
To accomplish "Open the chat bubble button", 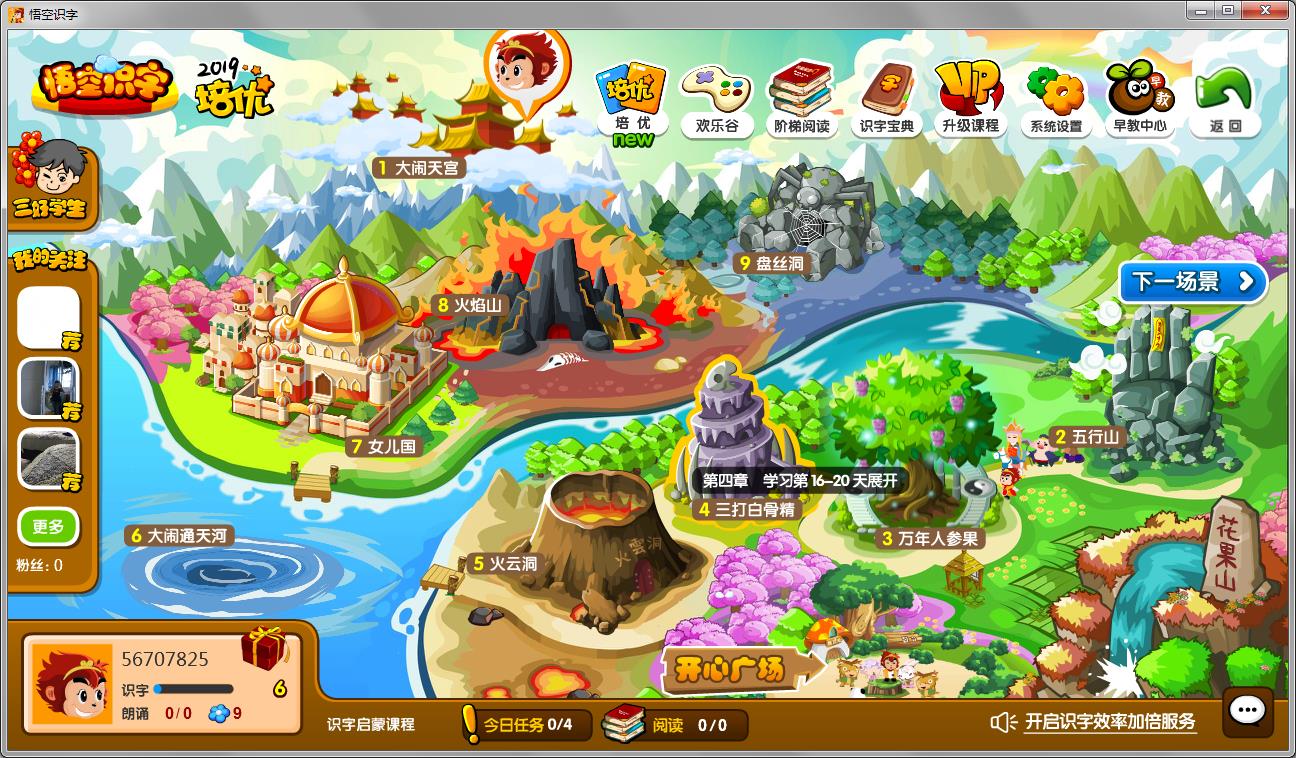I will pos(1247,711).
